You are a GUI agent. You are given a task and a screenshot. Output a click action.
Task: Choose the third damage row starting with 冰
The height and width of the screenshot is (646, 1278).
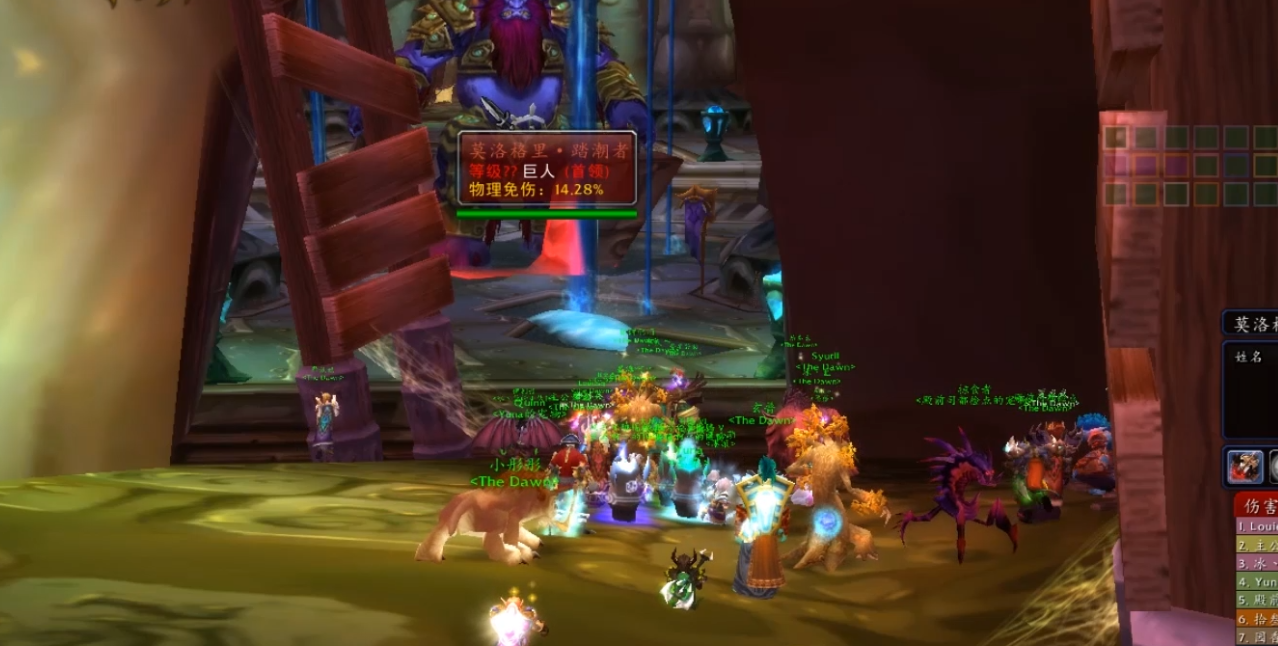[1257, 563]
